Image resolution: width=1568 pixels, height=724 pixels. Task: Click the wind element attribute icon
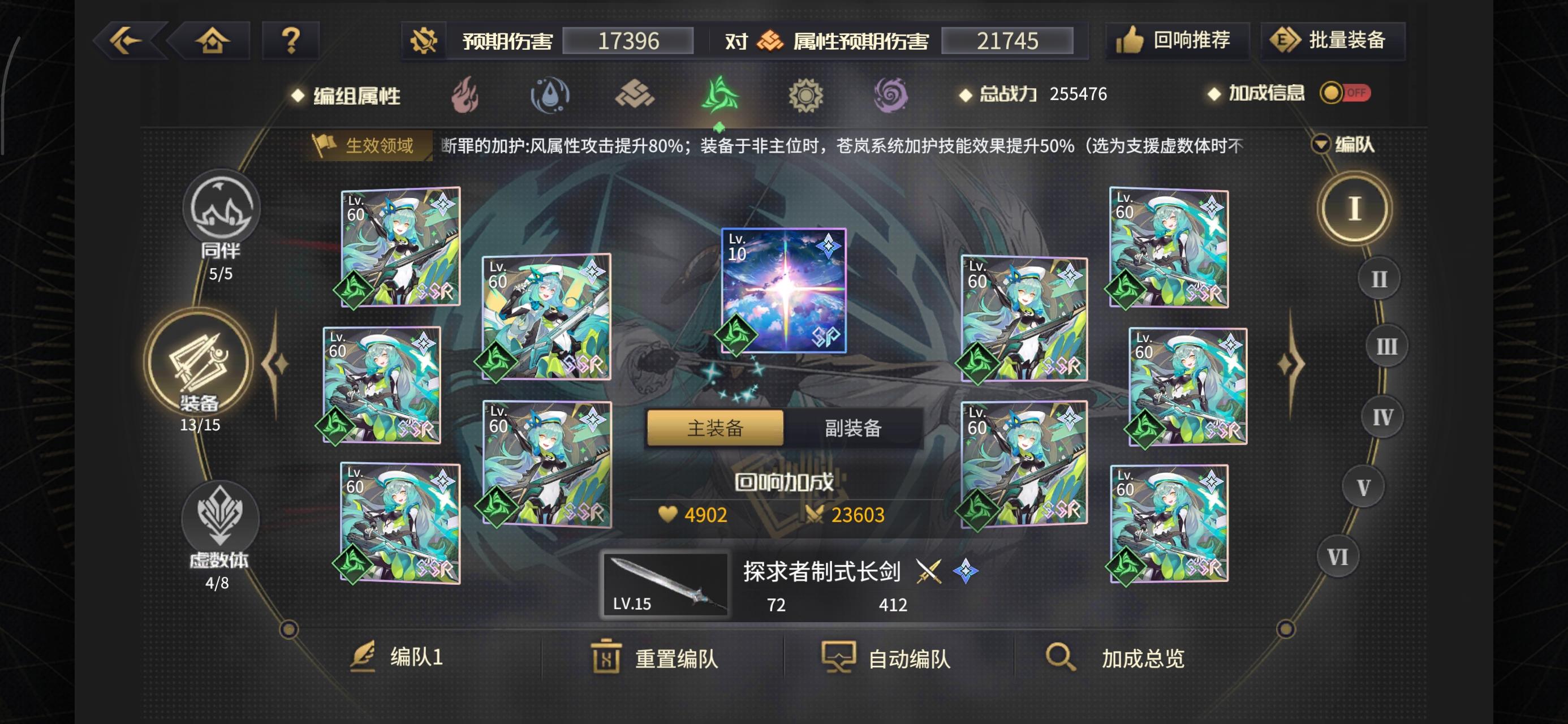coord(721,96)
